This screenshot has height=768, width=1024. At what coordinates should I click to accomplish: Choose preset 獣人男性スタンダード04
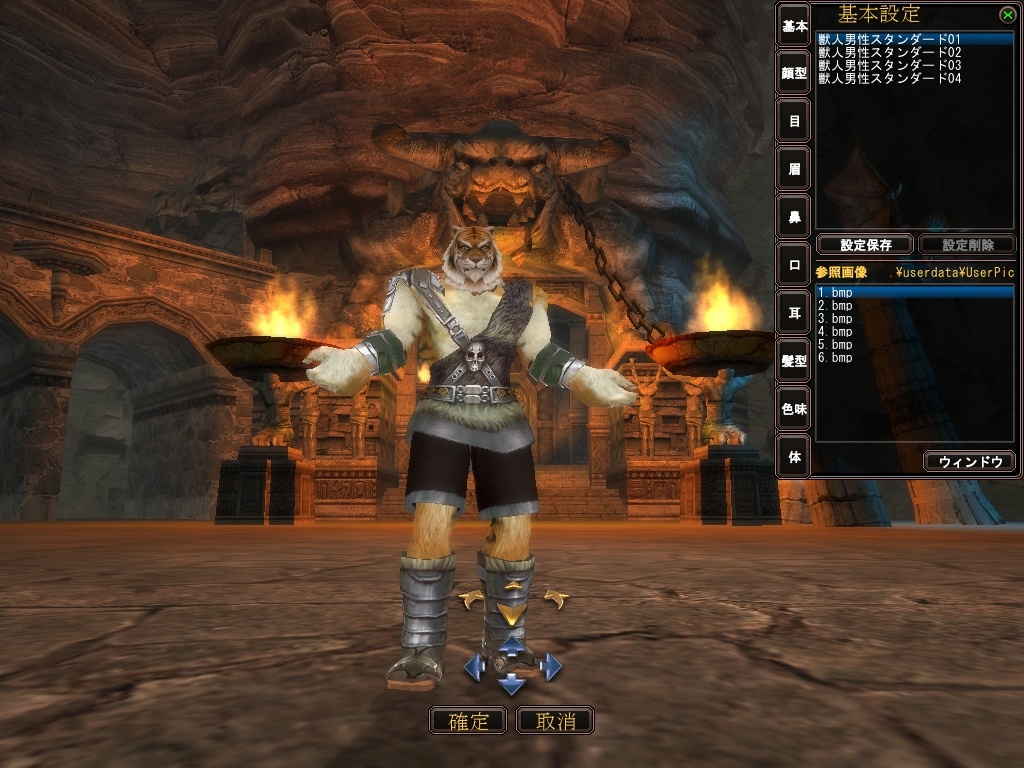[889, 78]
